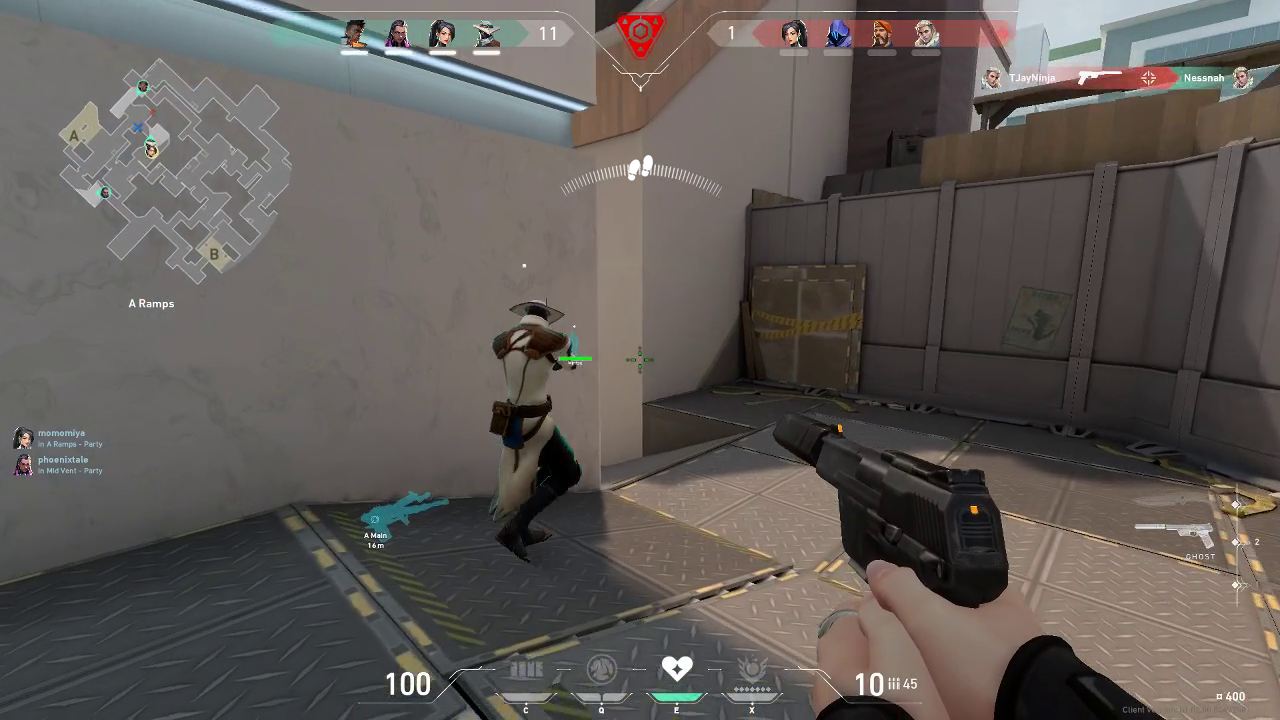Click Nessnah's portrait in the kill feed
Image resolution: width=1280 pixels, height=720 pixels.
tap(1242, 77)
